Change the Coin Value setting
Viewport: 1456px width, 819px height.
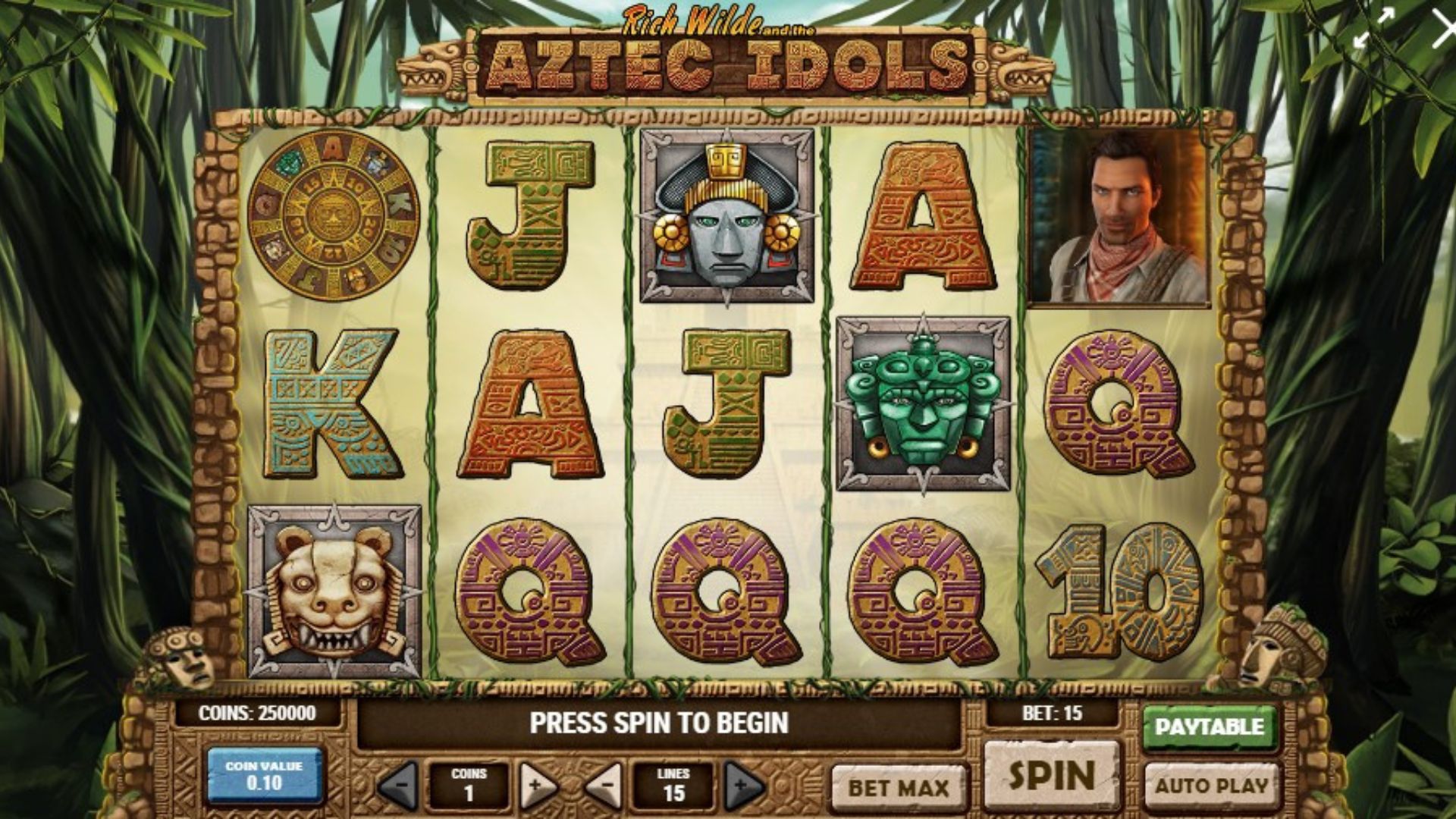pos(264,775)
